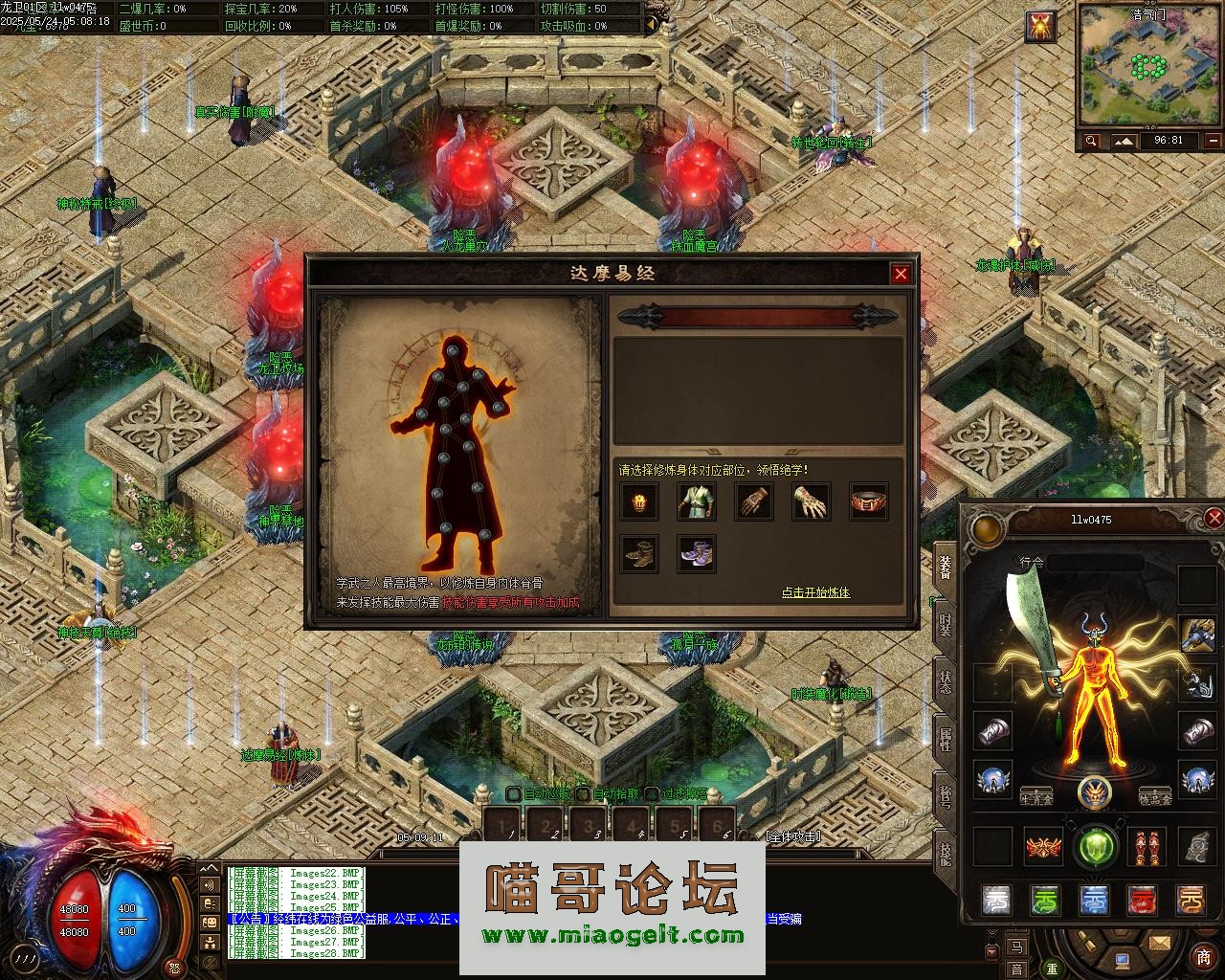Click the minimap magnifier button
Image resolution: width=1225 pixels, height=980 pixels.
pos(1092,141)
